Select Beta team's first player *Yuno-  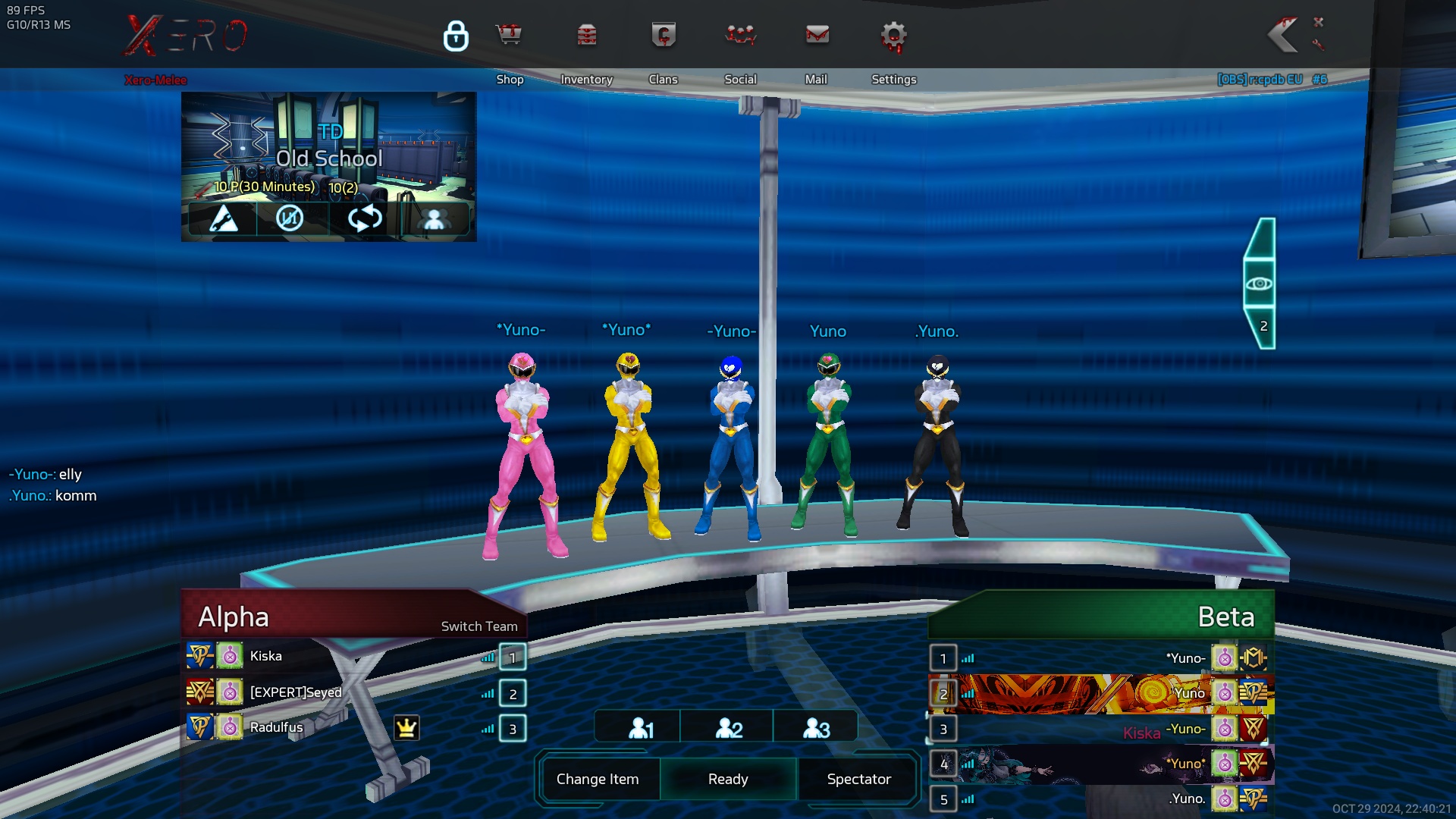point(1185,658)
